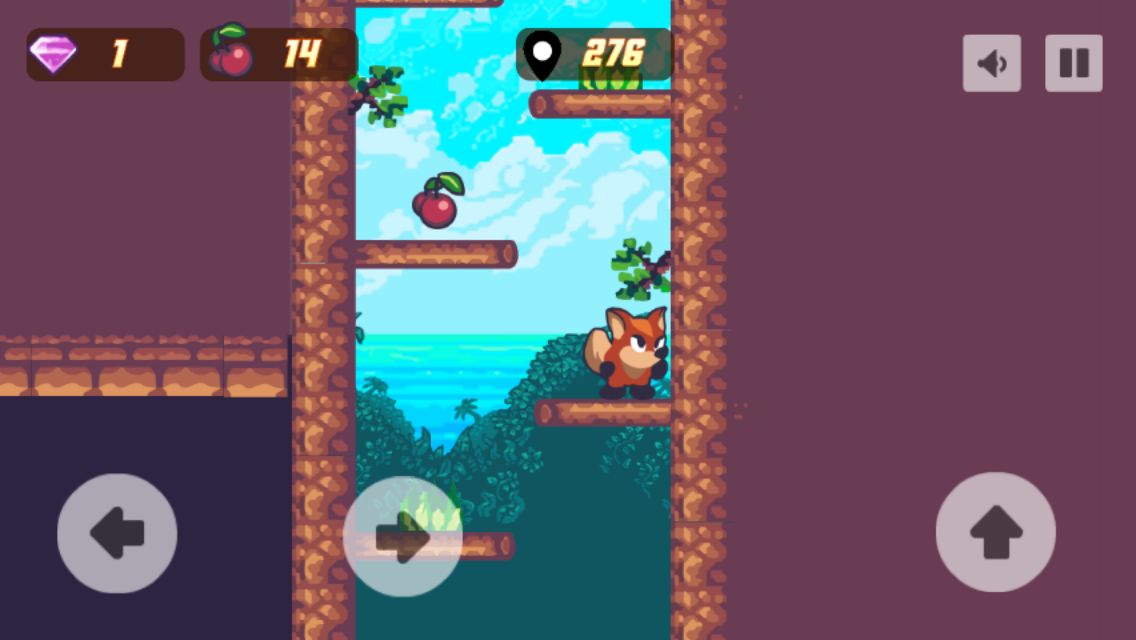Toggle the sound speaker button
The height and width of the screenshot is (640, 1136).
tap(991, 63)
